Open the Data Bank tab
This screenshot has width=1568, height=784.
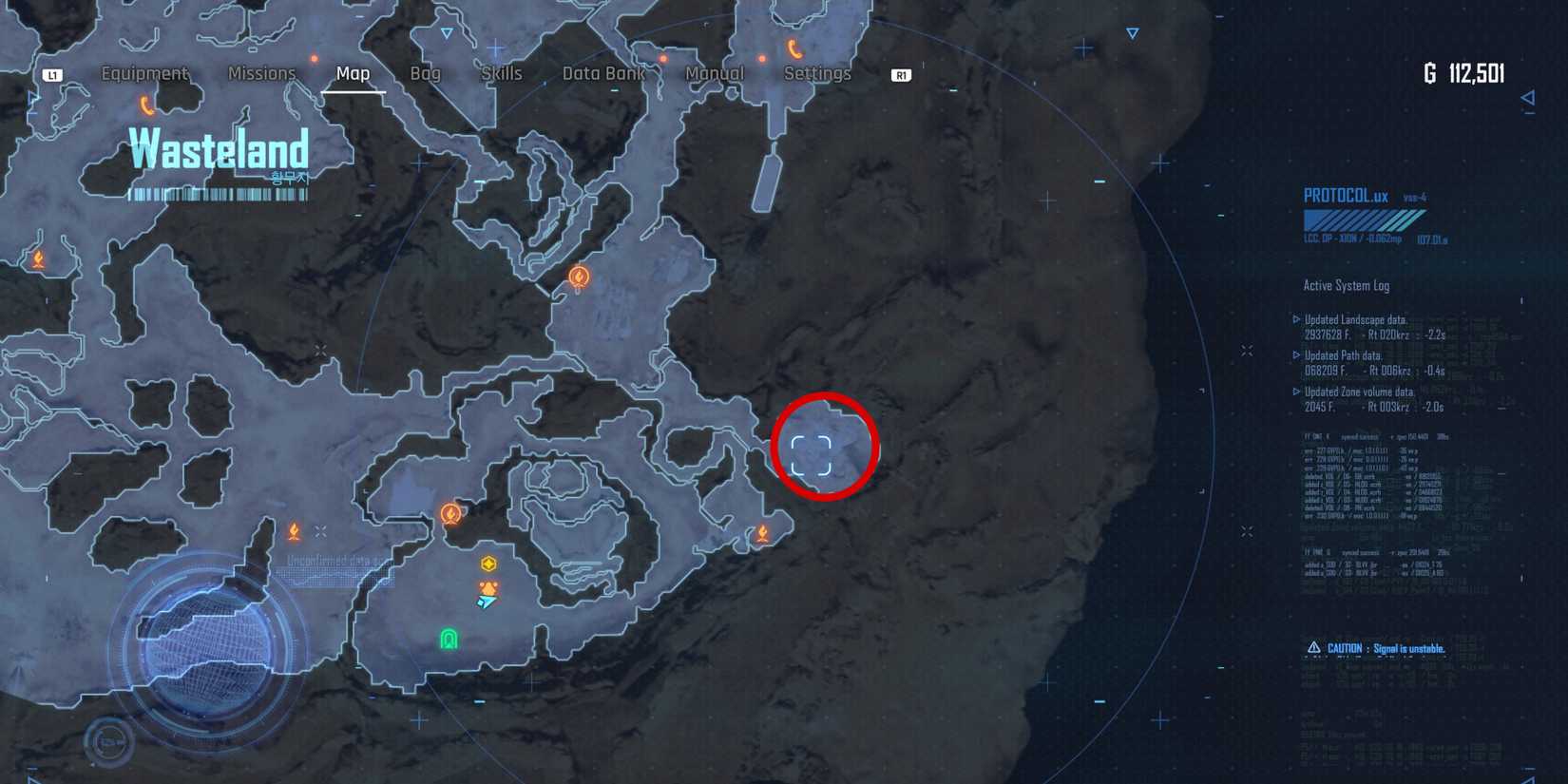coord(602,73)
